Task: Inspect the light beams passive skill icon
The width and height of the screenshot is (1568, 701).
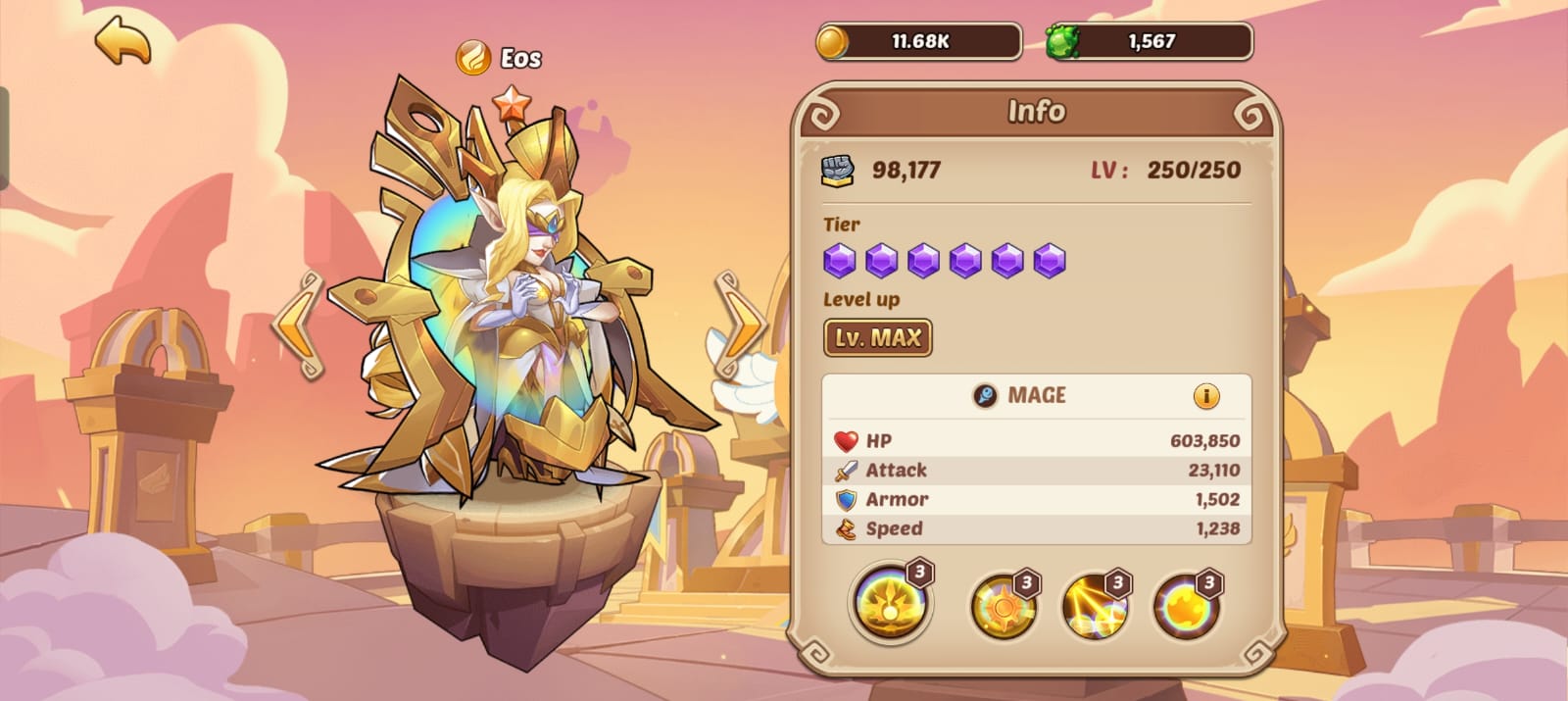Action: point(1094,606)
